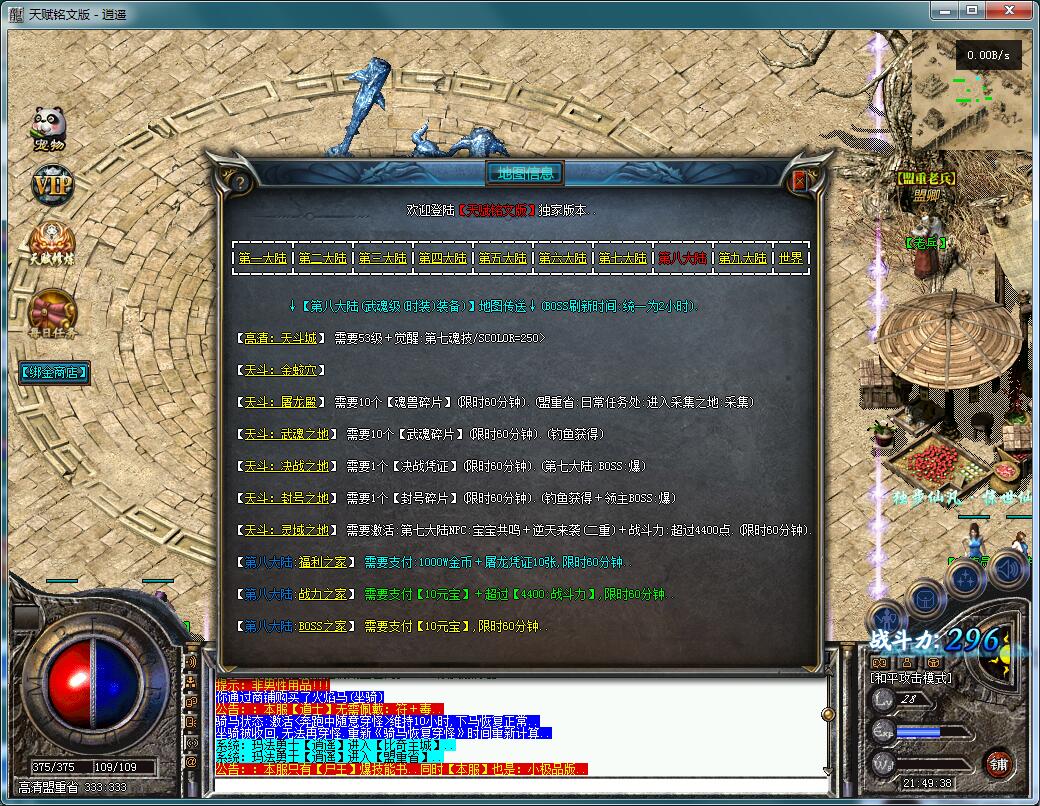
Task: Close the 地图信息 dialog window
Action: 799,180
